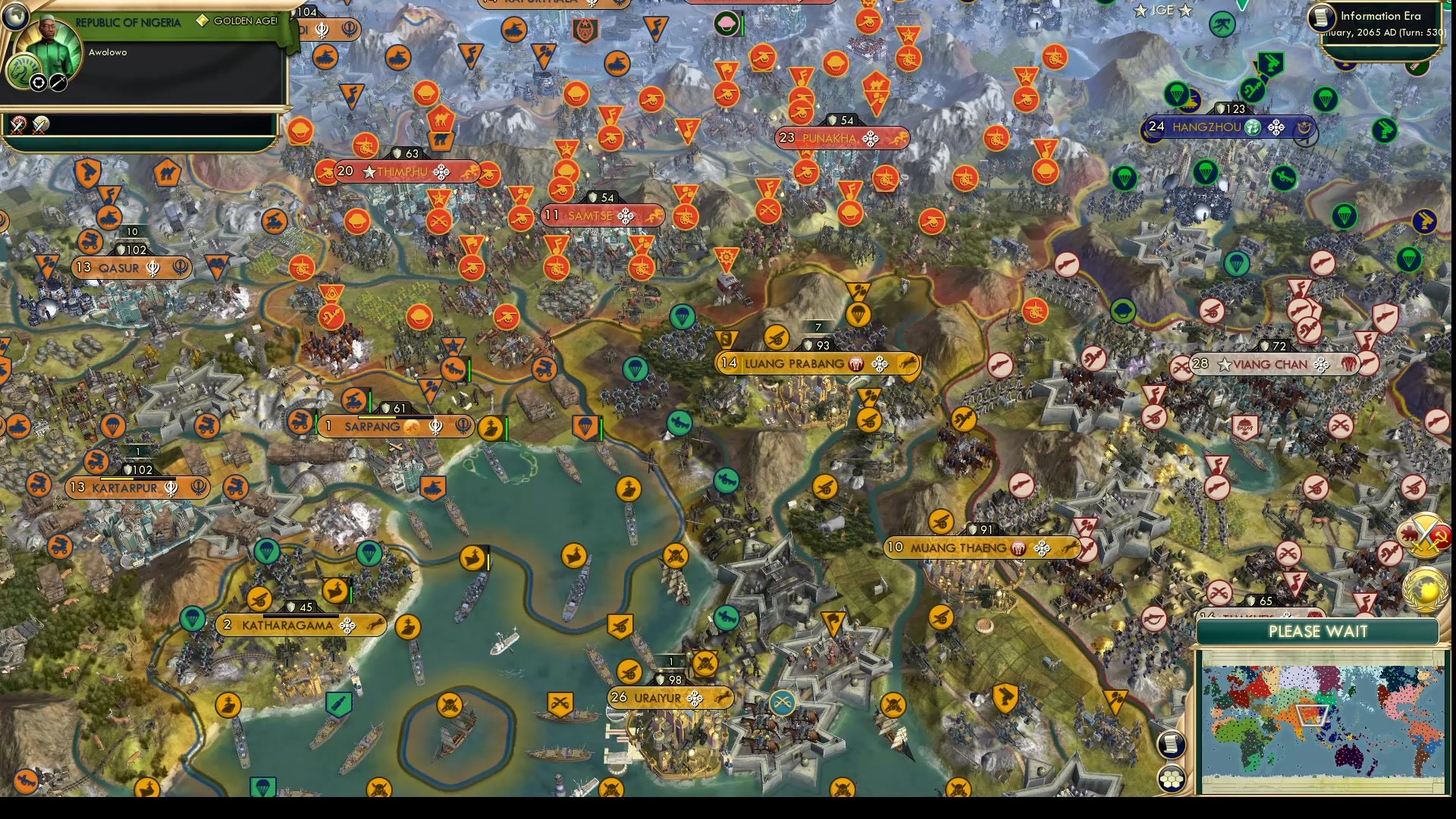Open the notification log scroll icon above the minimap
Viewport: 1456px width, 819px height.
(x=1170, y=743)
